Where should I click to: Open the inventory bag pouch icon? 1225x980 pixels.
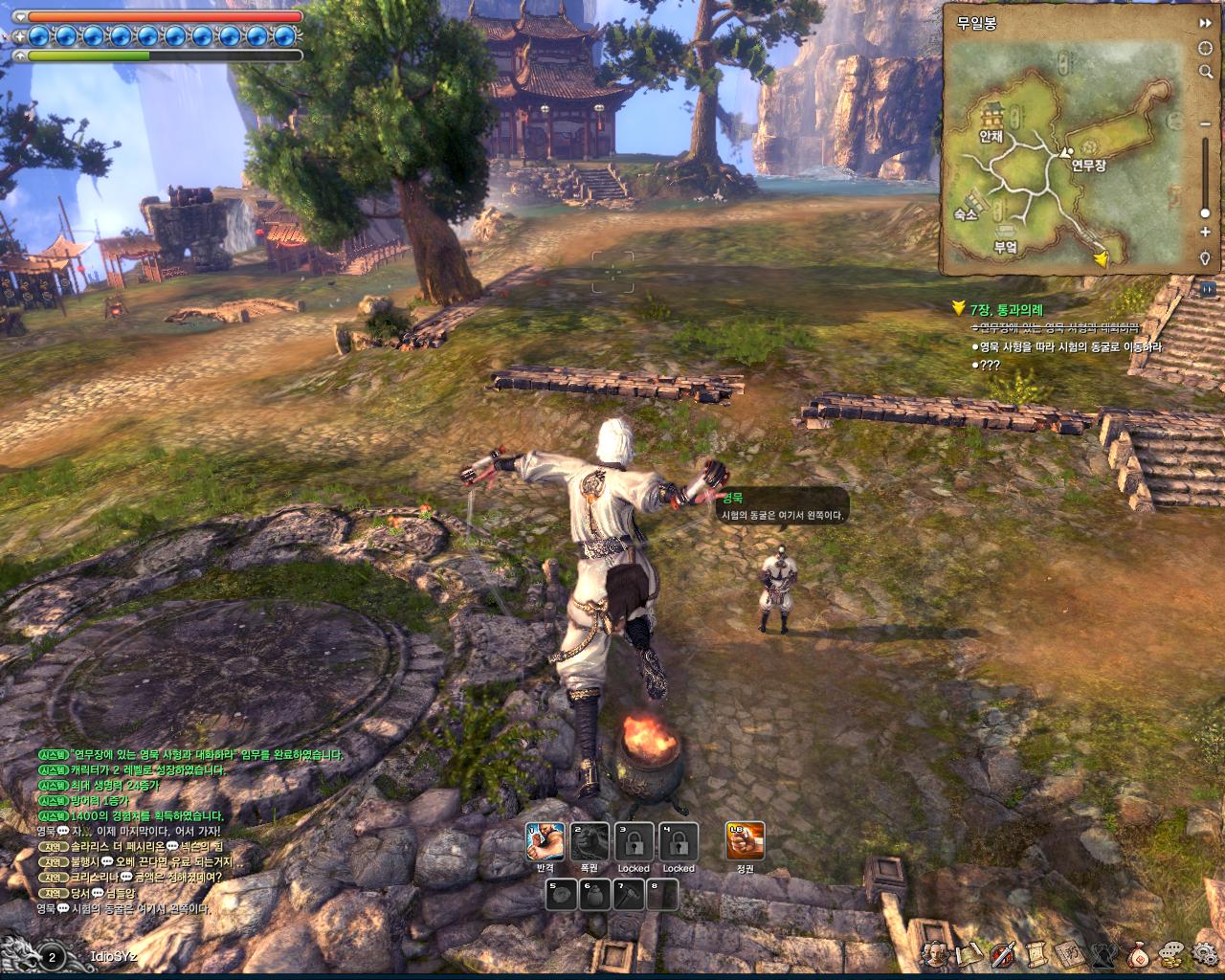click(x=1139, y=953)
